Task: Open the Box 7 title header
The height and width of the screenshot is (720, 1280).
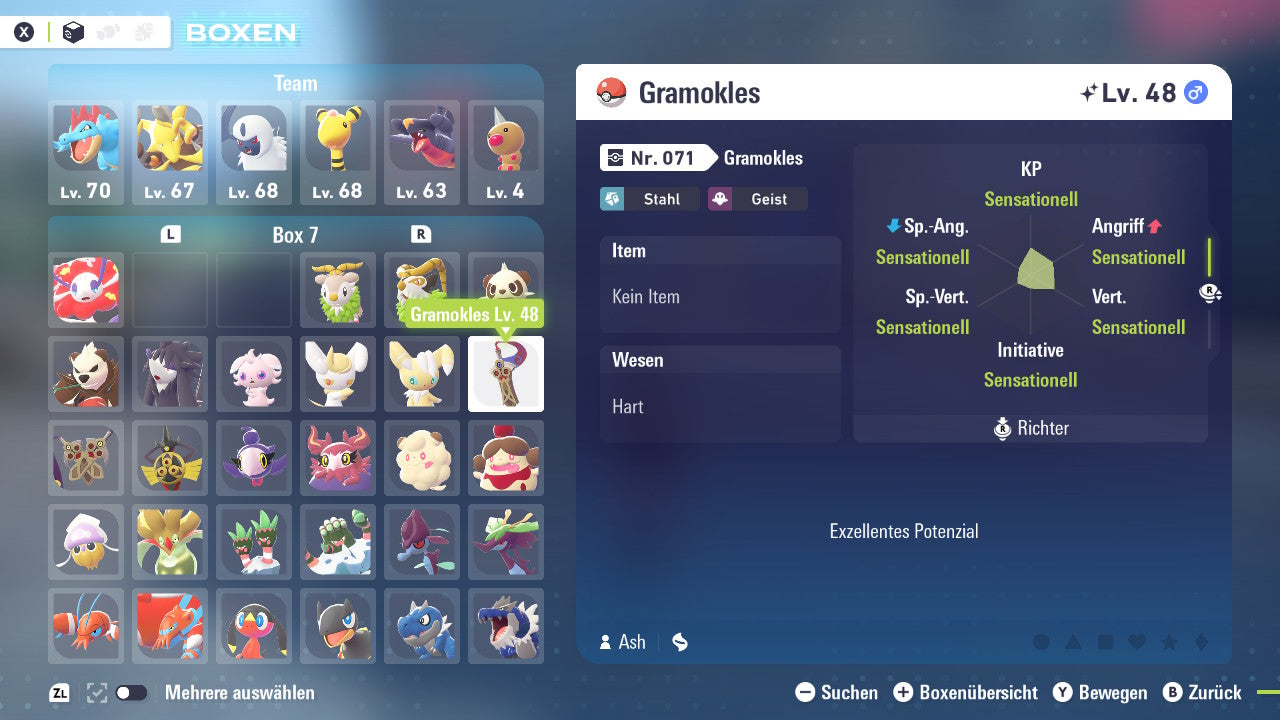Action: [296, 234]
